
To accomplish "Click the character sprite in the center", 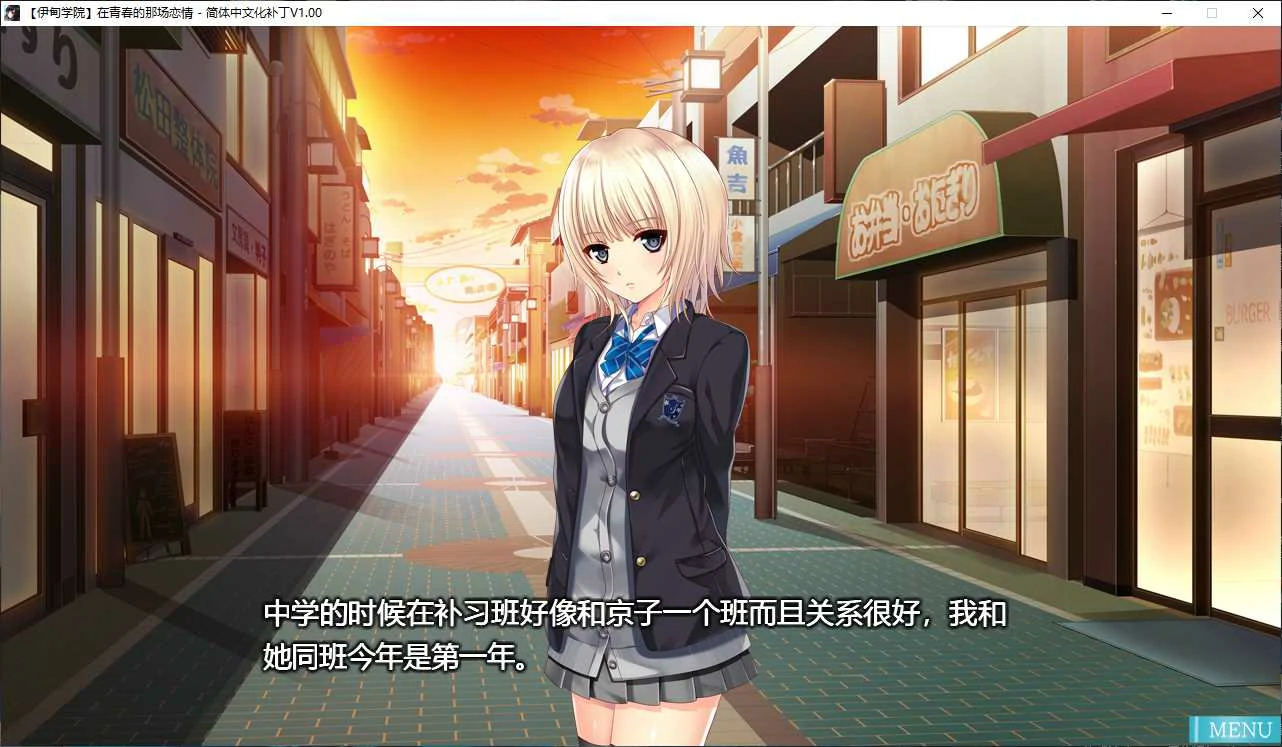I will coord(640,400).
